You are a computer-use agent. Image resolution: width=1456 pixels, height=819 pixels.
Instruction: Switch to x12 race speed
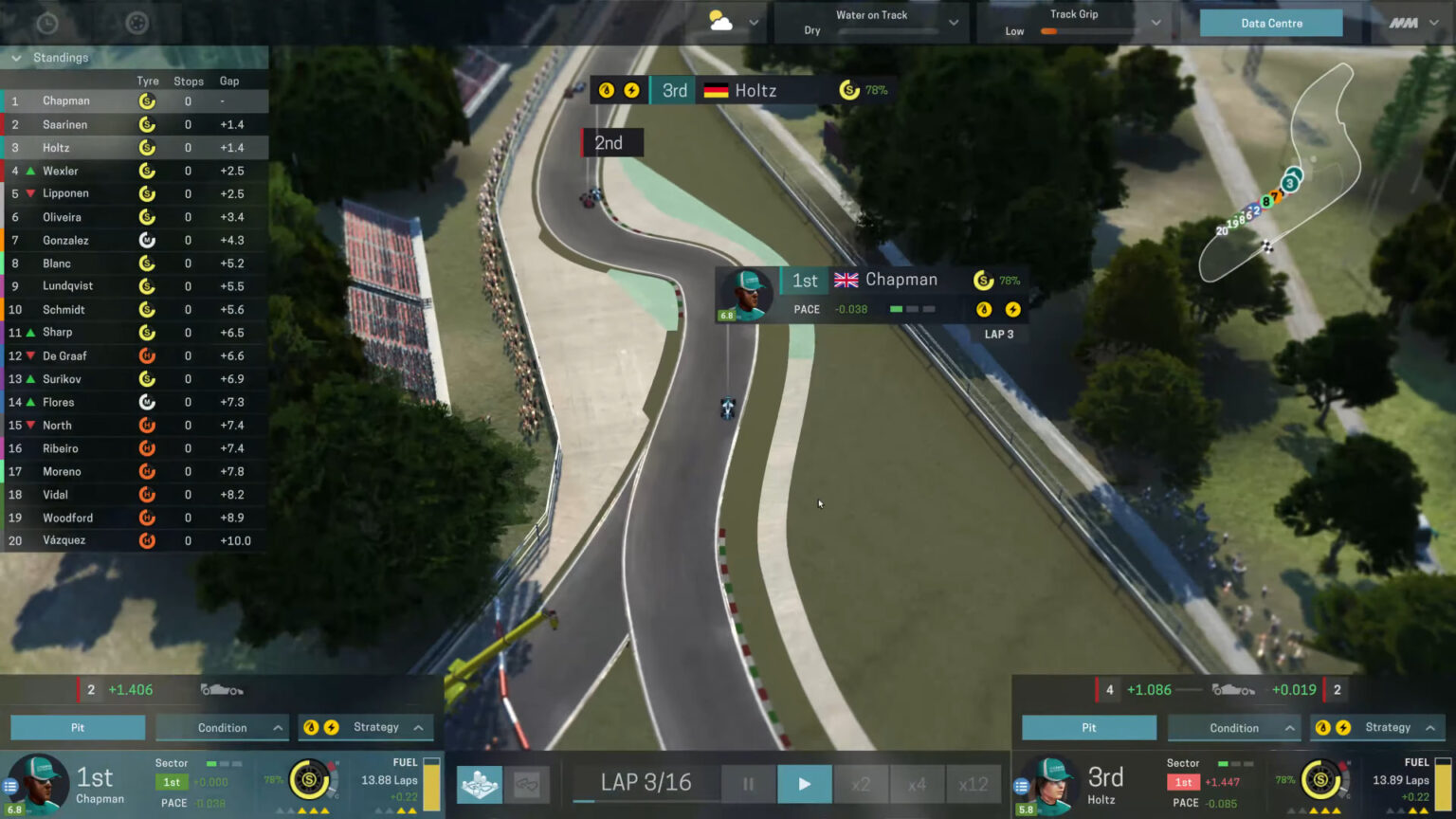pyautogui.click(x=974, y=784)
